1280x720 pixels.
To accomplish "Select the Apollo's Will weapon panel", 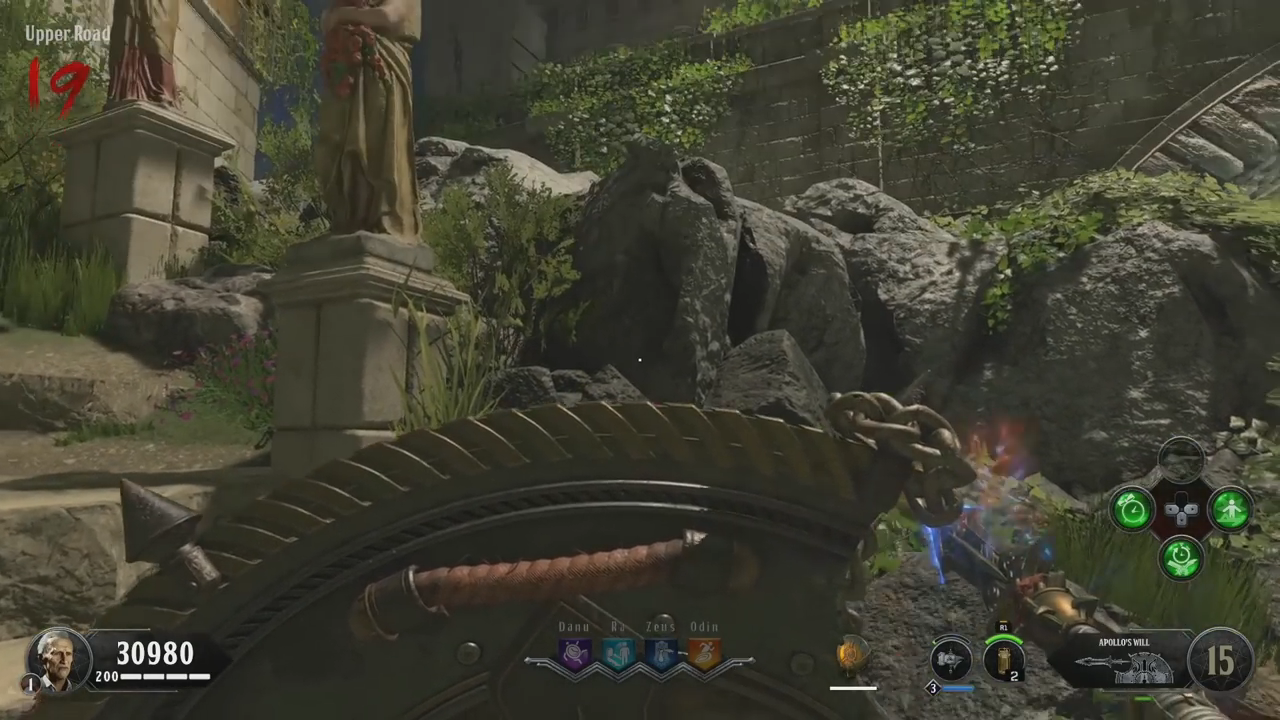I will pyautogui.click(x=1120, y=660).
